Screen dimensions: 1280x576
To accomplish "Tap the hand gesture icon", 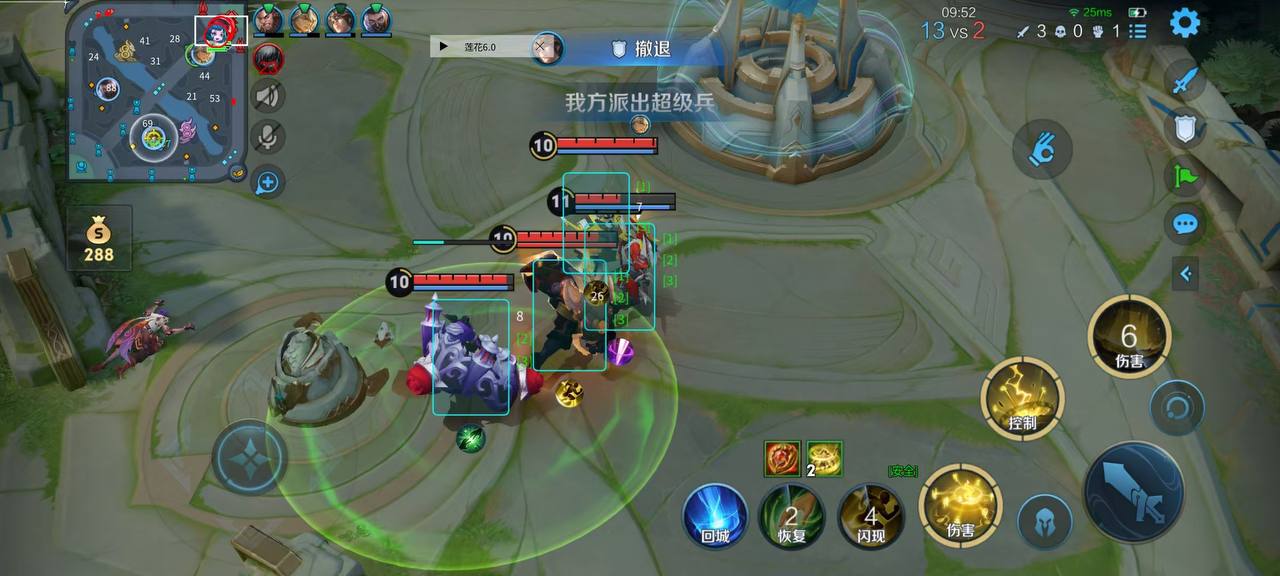I will [1042, 150].
